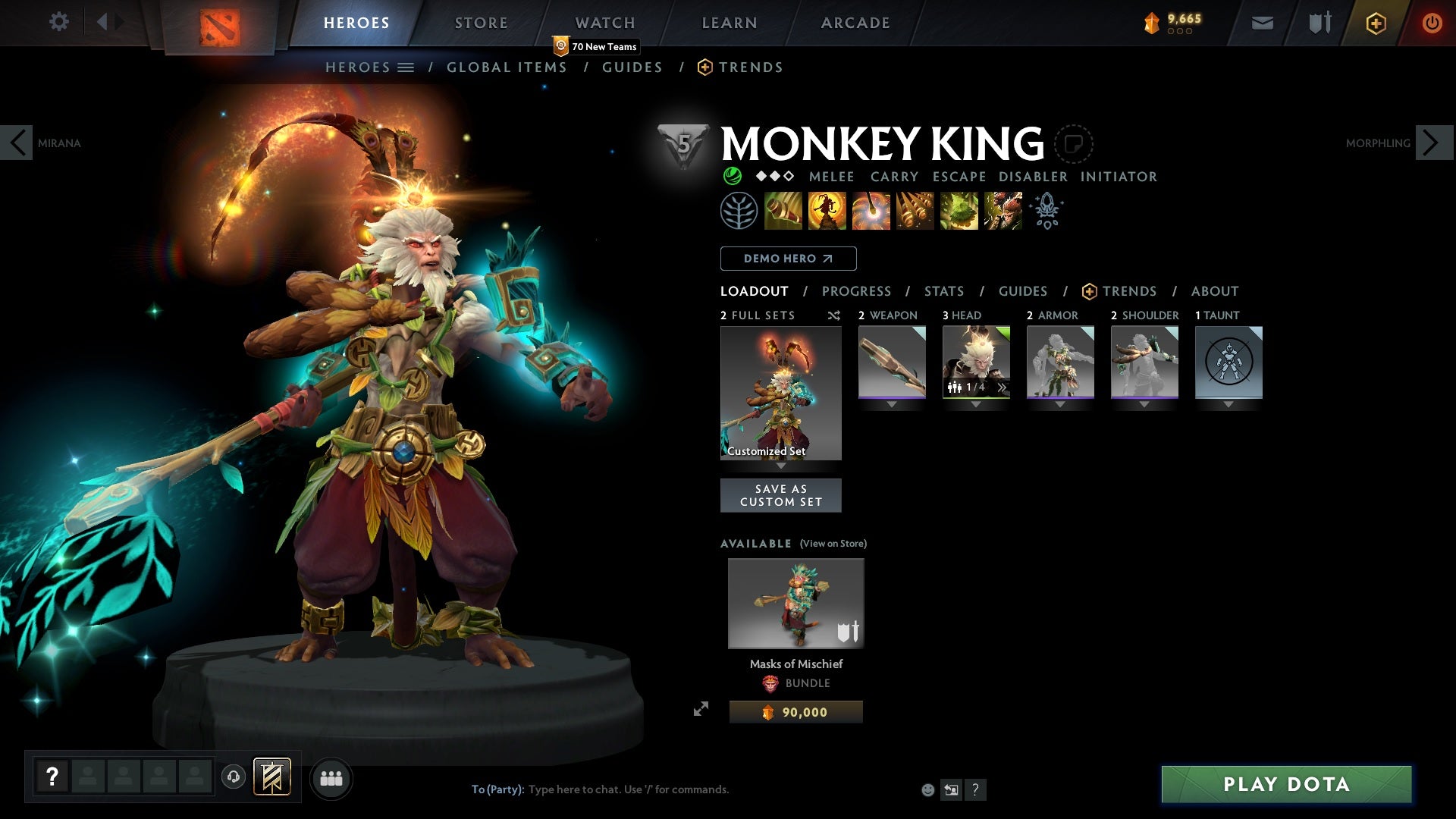The width and height of the screenshot is (1456, 819).
Task: Click the settings gear icon
Action: (59, 22)
